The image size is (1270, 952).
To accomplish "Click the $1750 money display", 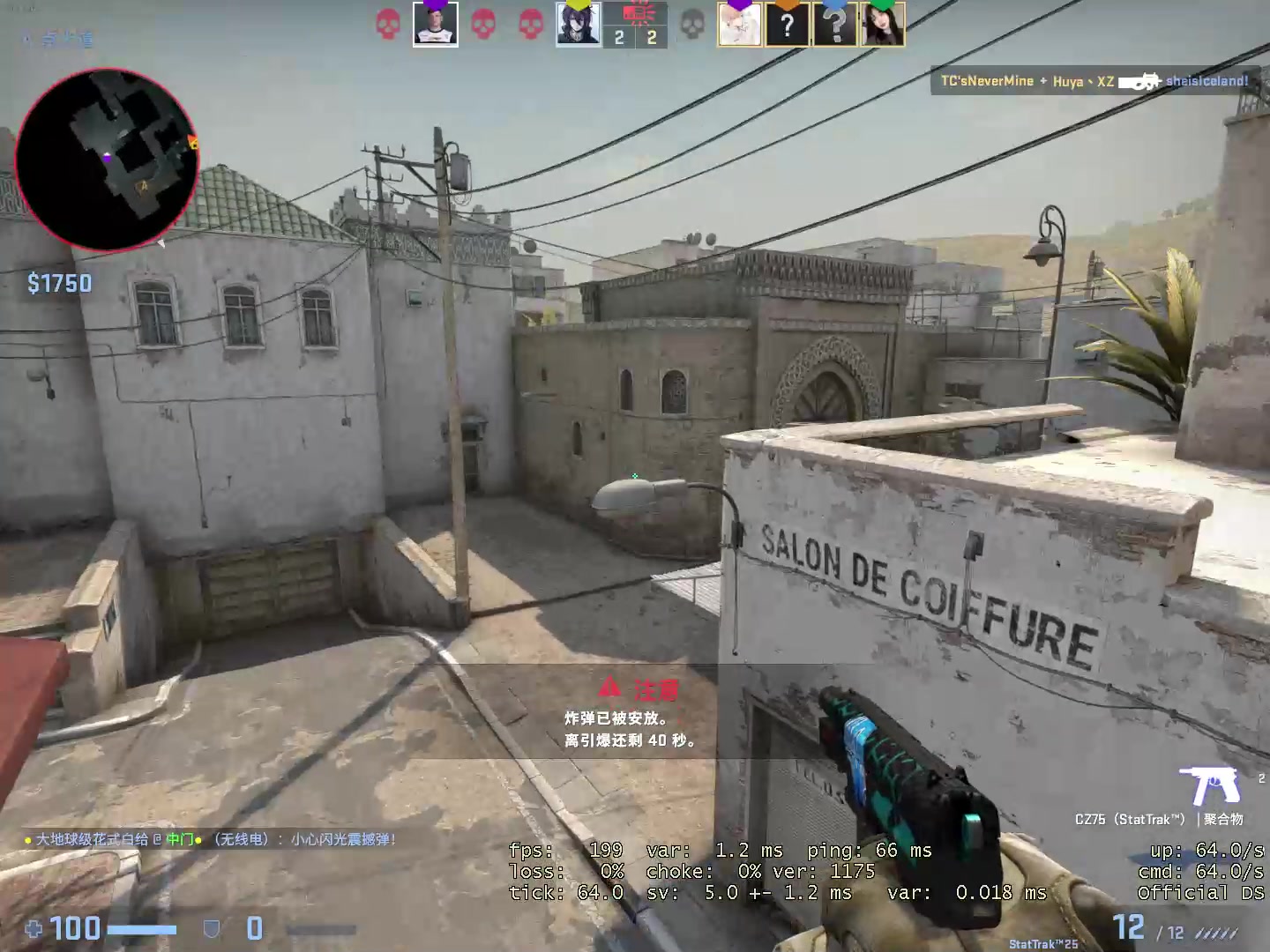I will (59, 283).
